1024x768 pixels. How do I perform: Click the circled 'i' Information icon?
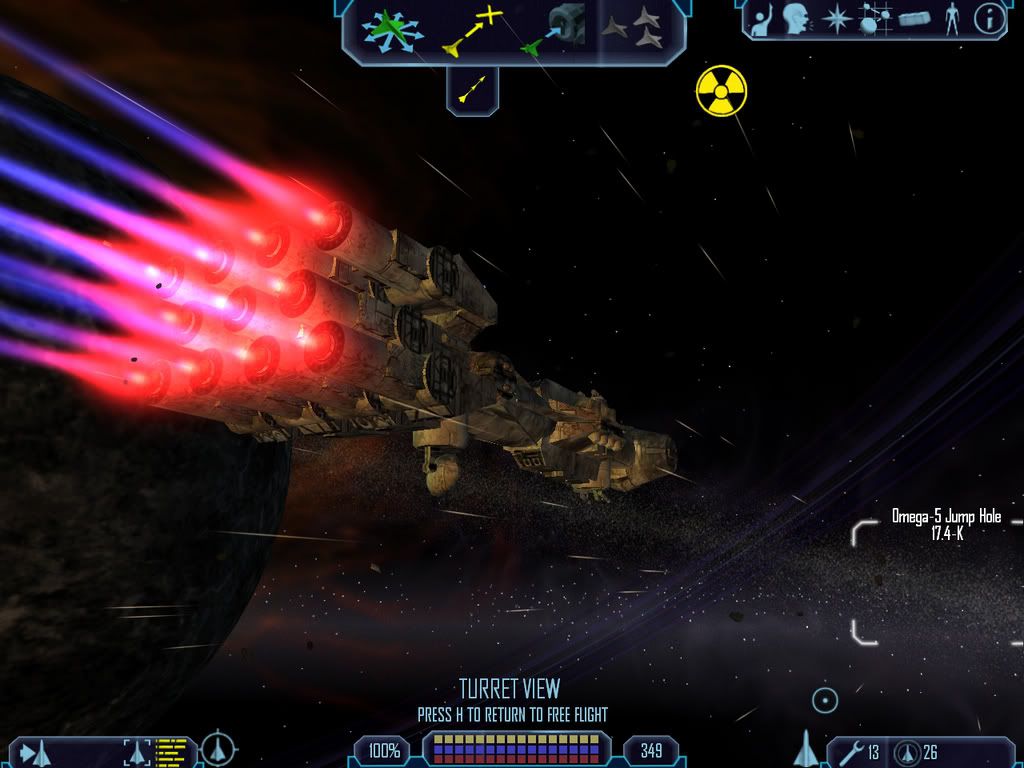[989, 19]
